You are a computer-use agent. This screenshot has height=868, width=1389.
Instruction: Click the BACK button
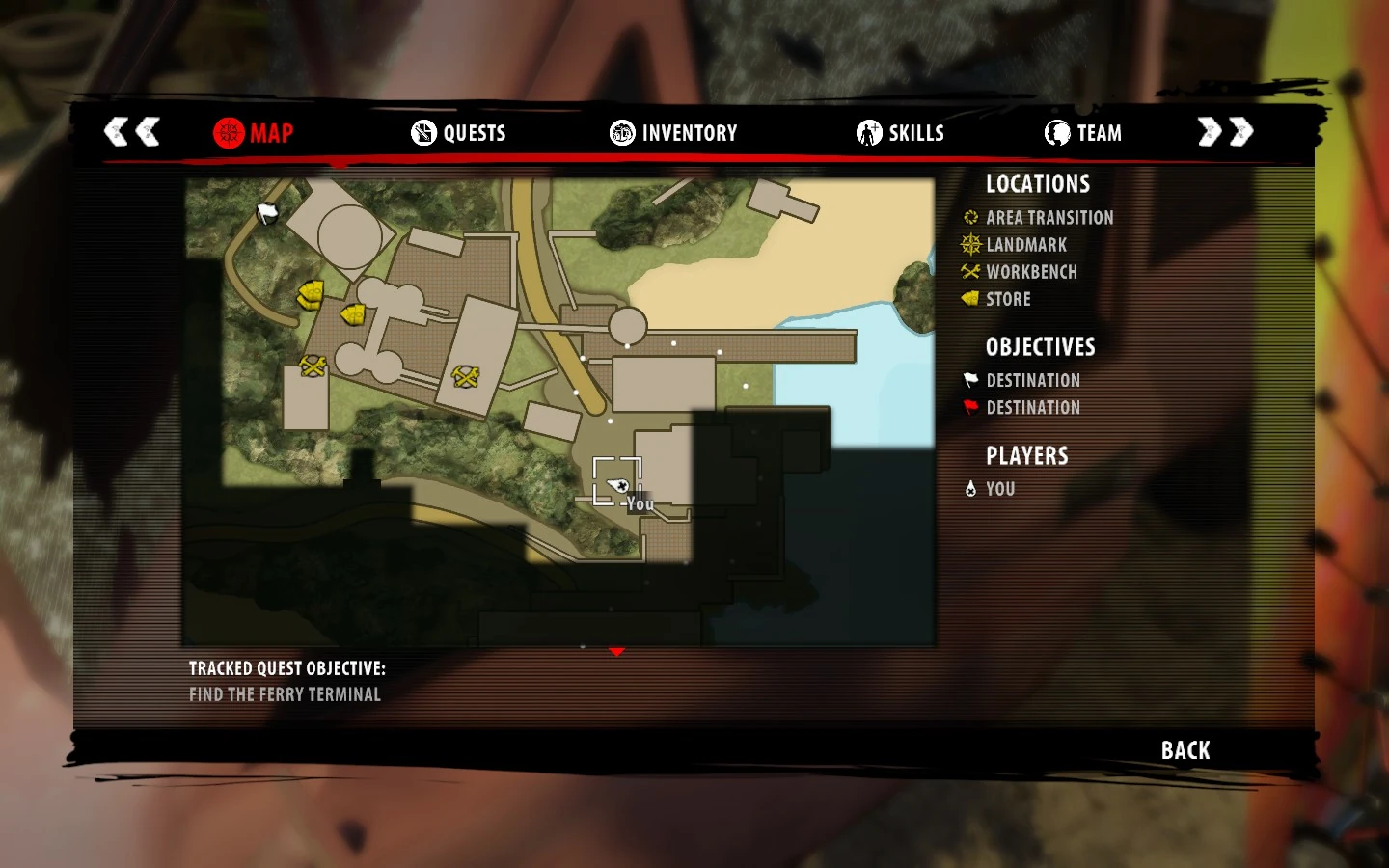[x=1184, y=750]
